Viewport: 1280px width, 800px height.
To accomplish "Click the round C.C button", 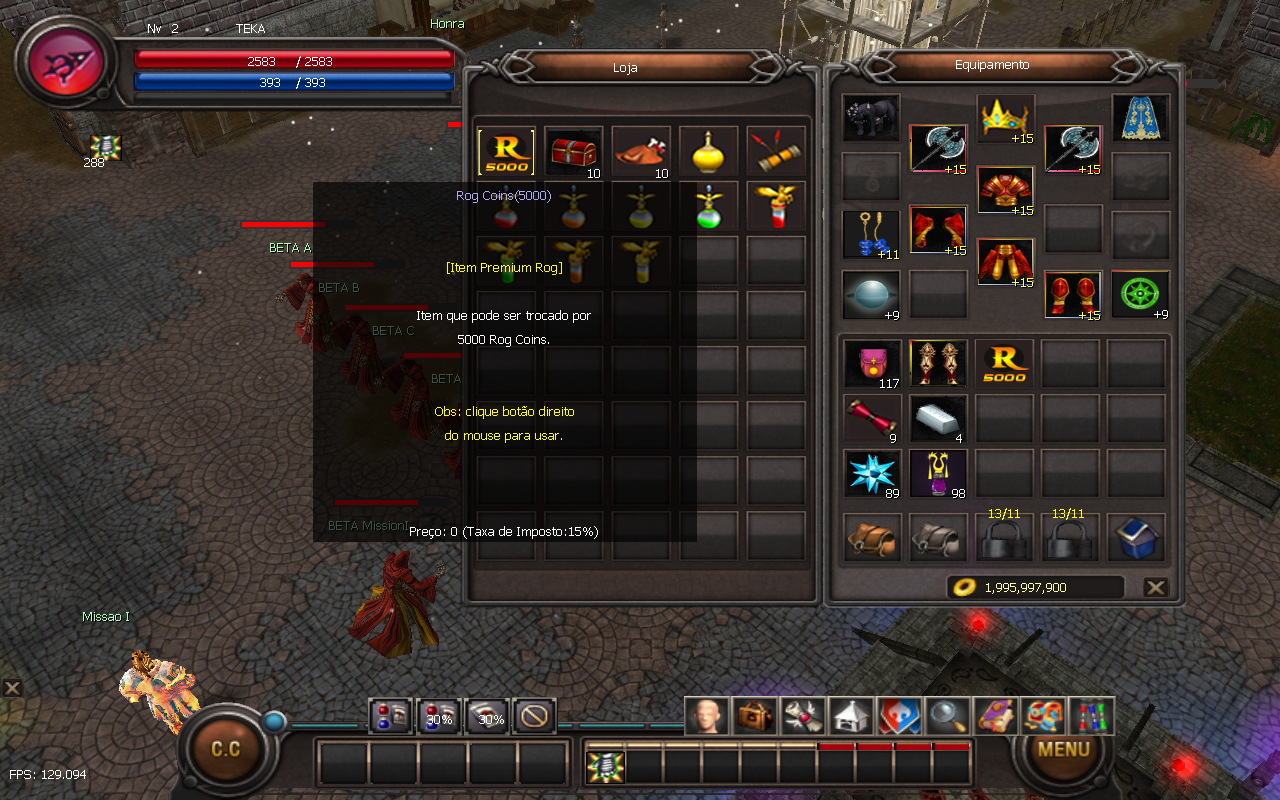I will pos(226,750).
